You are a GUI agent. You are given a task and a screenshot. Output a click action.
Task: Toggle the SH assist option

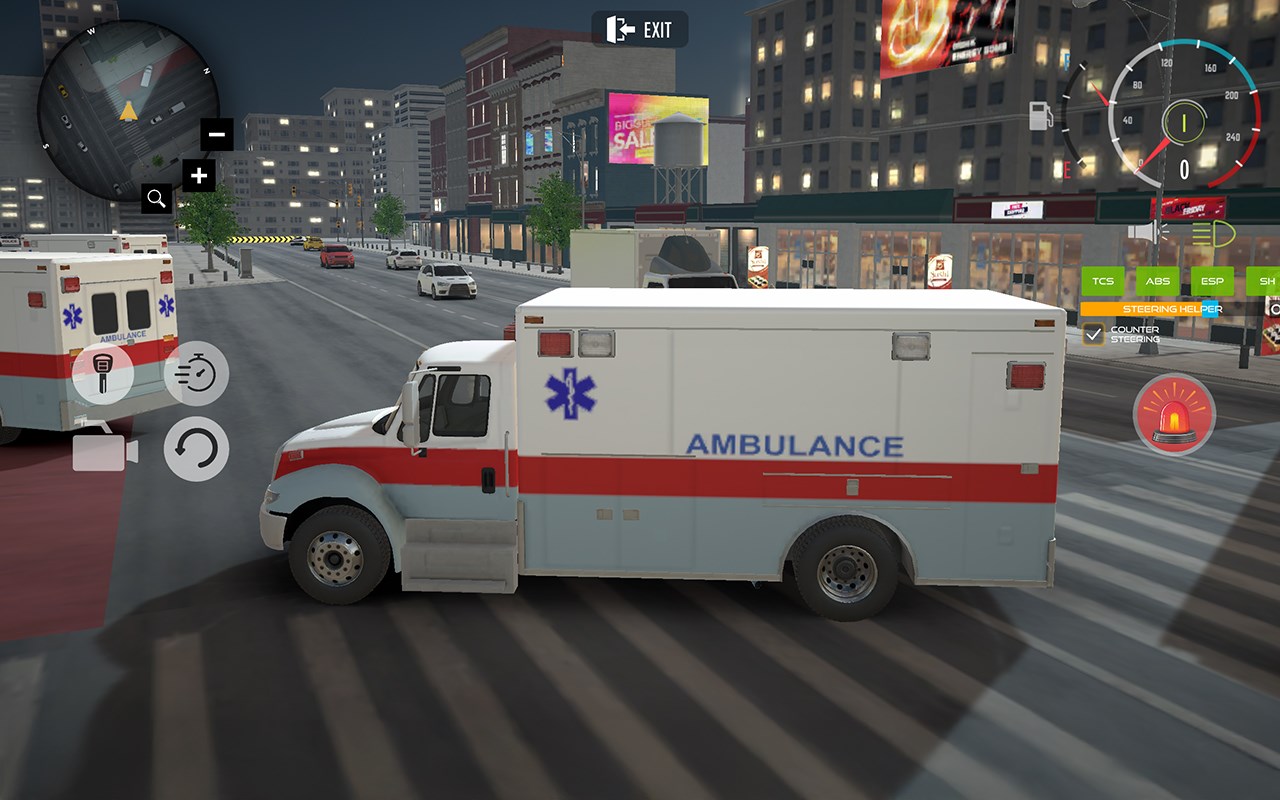1266,281
